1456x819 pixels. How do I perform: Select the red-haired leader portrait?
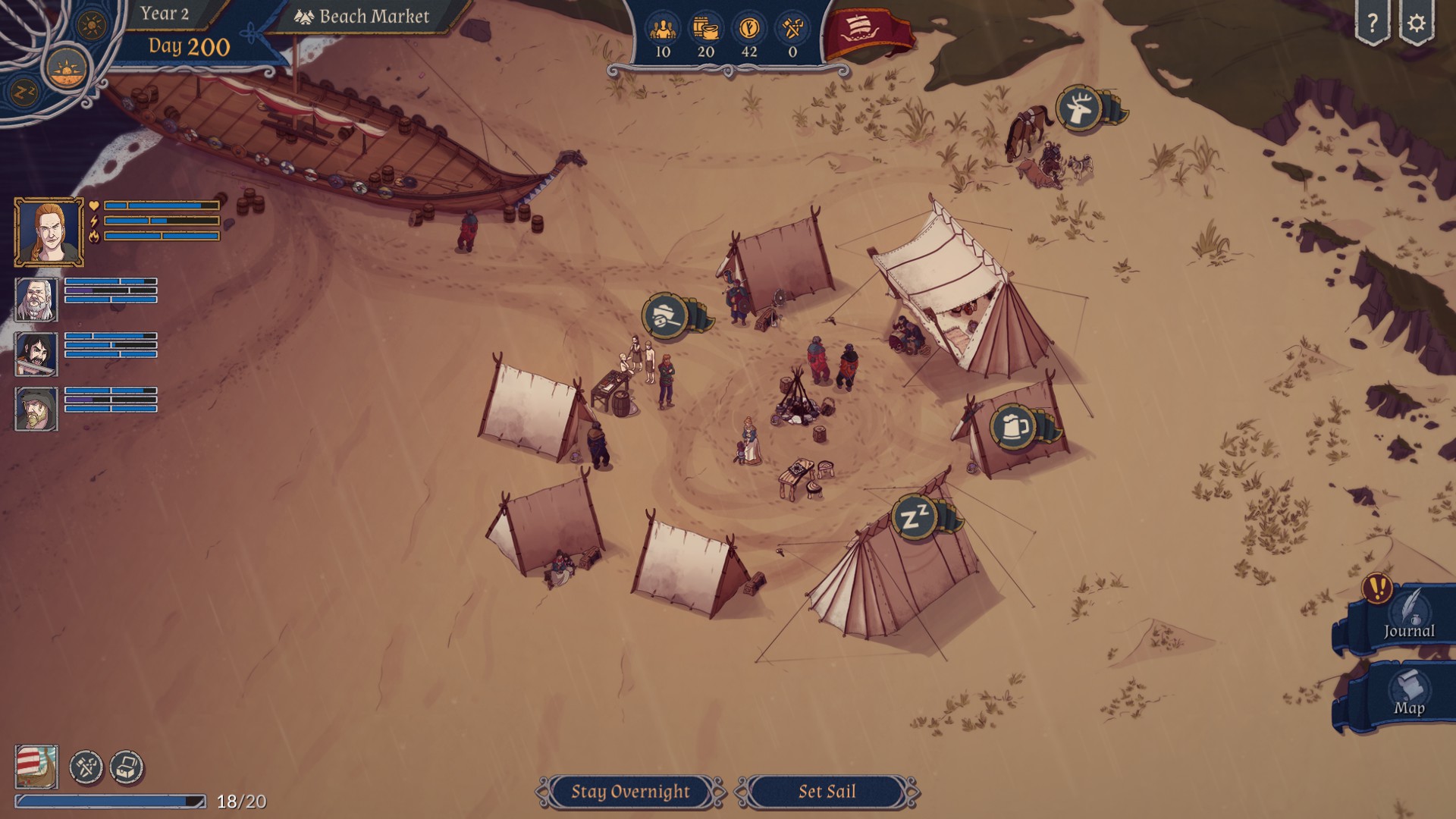click(x=49, y=232)
